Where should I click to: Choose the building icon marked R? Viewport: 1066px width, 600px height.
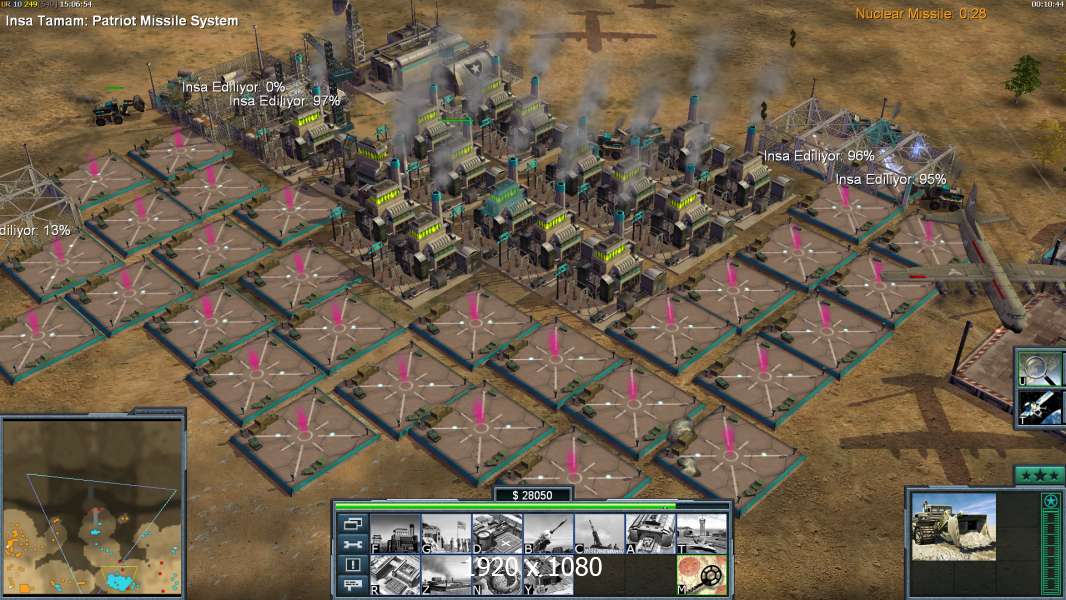click(394, 574)
